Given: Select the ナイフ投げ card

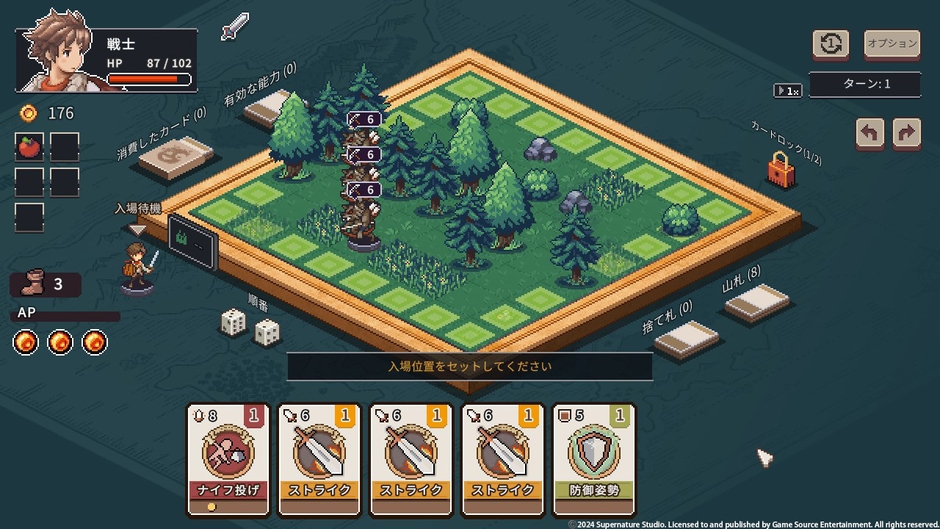Looking at the screenshot, I should 228,458.
